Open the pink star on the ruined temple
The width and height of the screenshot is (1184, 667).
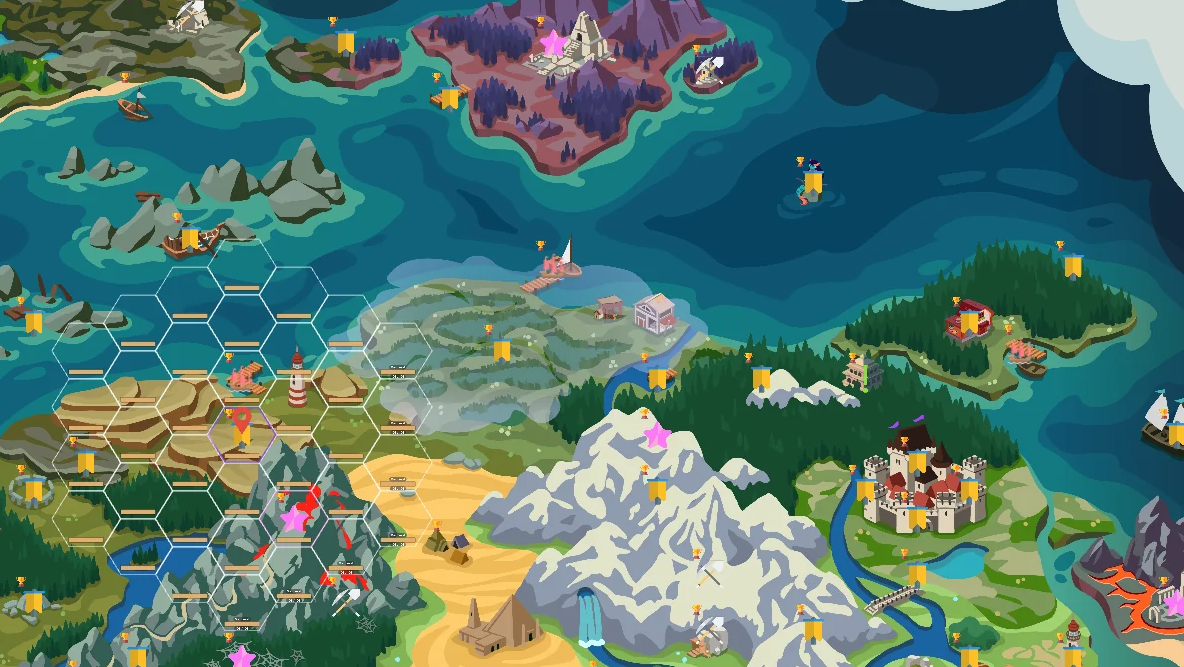point(552,43)
